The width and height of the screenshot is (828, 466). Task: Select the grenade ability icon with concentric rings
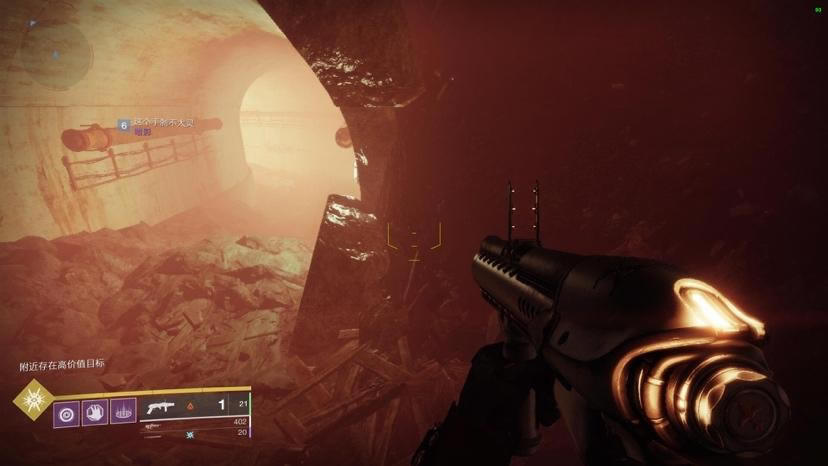coord(67,410)
